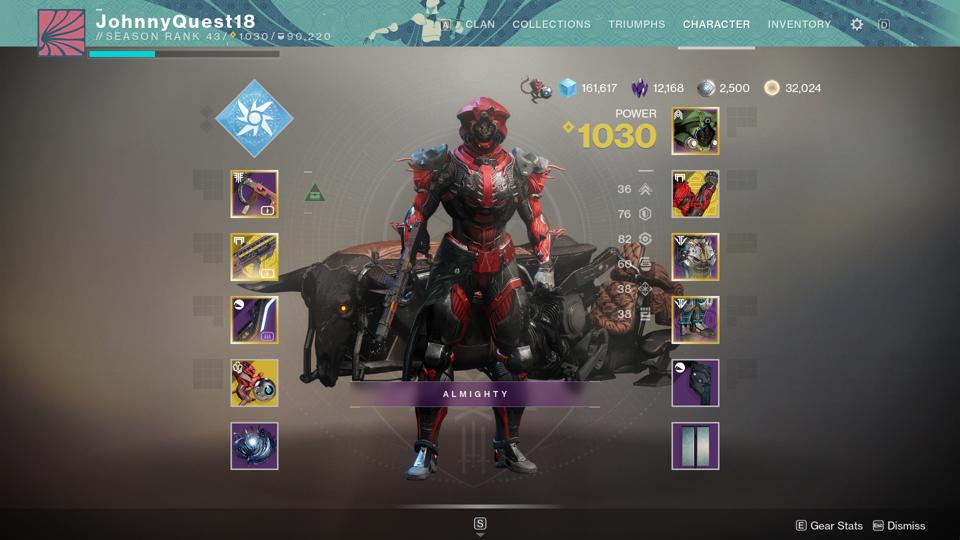The image size is (960, 540).
Task: Choose the chest armor slot
Action: (x=695, y=257)
